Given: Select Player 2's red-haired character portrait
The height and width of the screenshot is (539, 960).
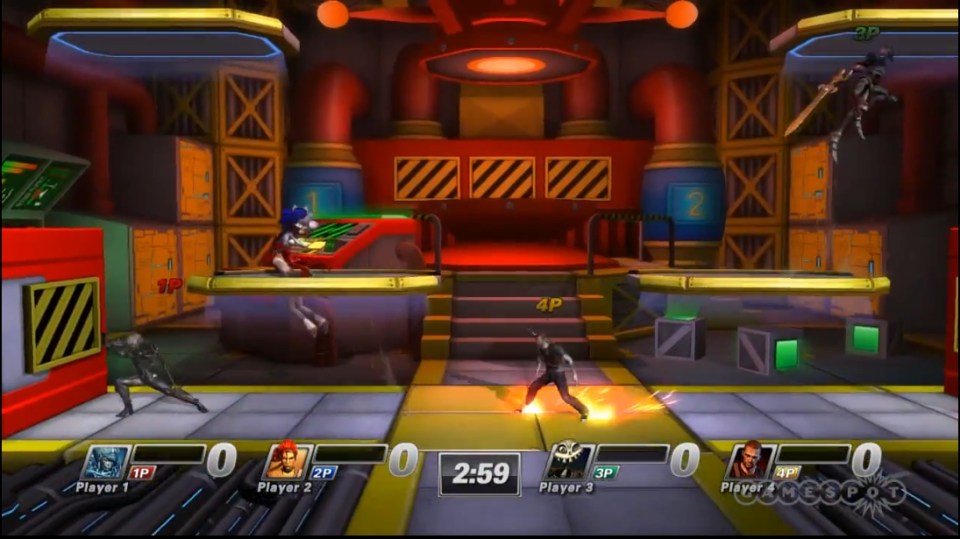Looking at the screenshot, I should coord(286,461).
